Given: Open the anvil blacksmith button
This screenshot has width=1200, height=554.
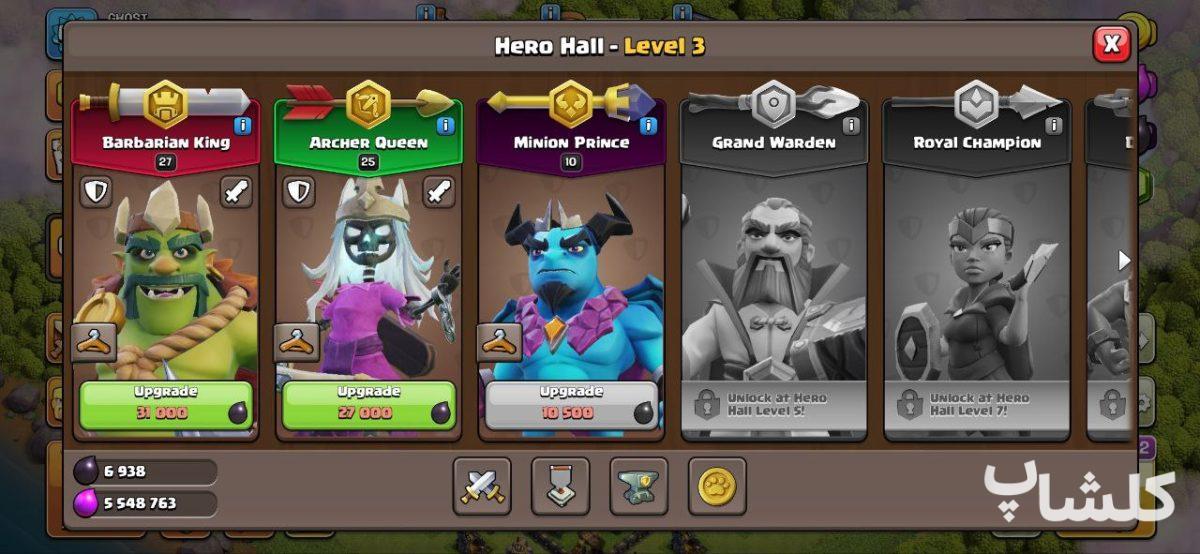Looking at the screenshot, I should [639, 486].
